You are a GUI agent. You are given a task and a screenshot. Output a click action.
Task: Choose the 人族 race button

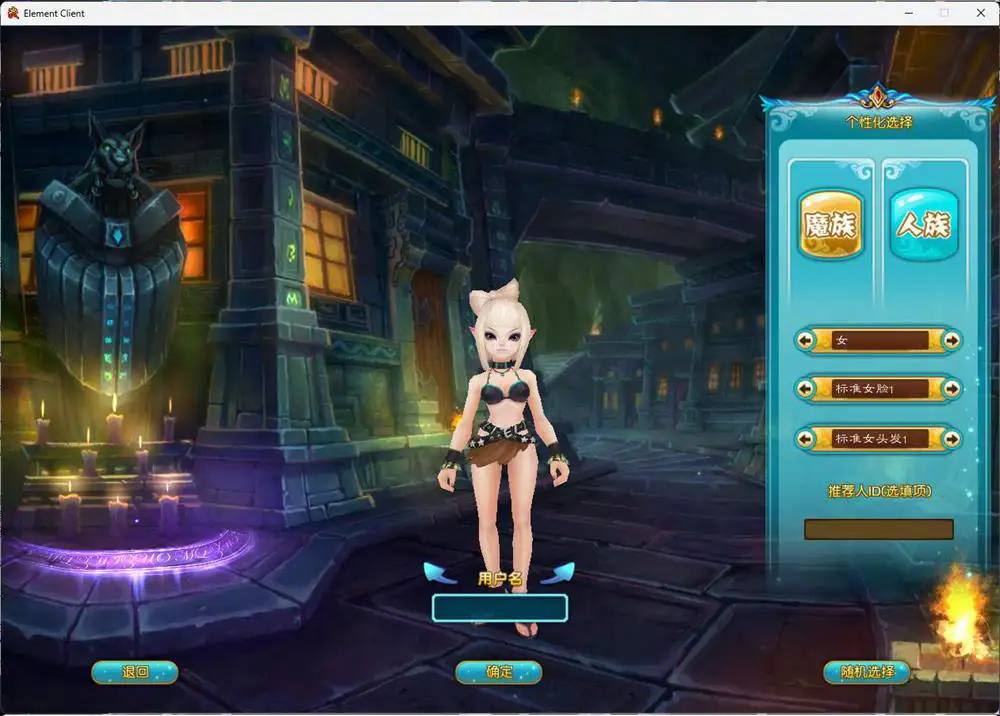[923, 225]
